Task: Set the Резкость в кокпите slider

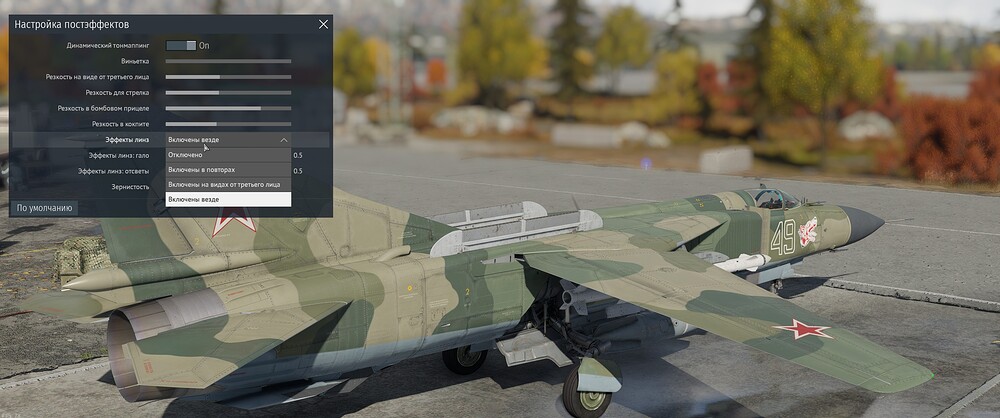Action: 228,124
